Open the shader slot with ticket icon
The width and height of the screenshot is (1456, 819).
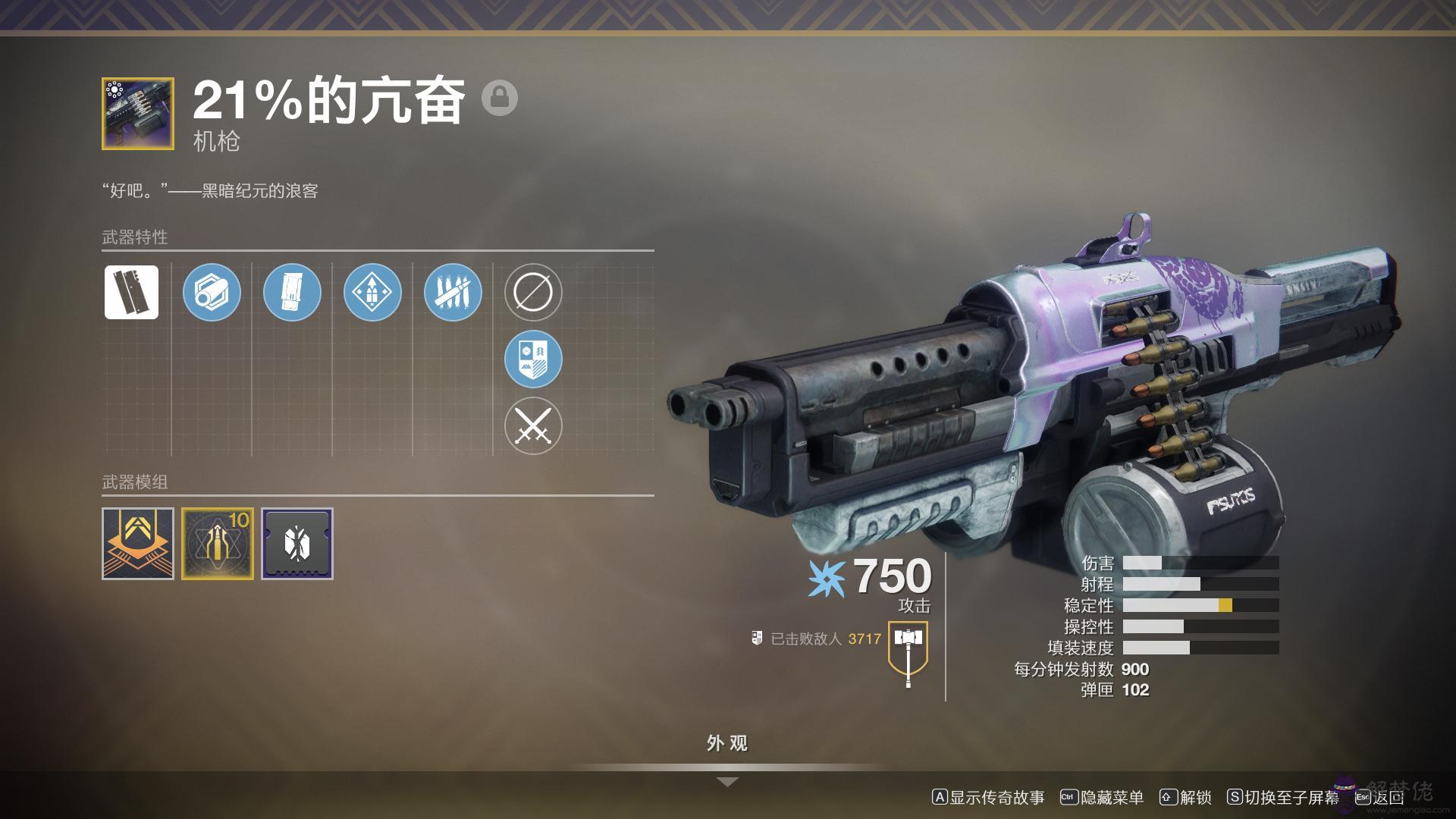(297, 544)
